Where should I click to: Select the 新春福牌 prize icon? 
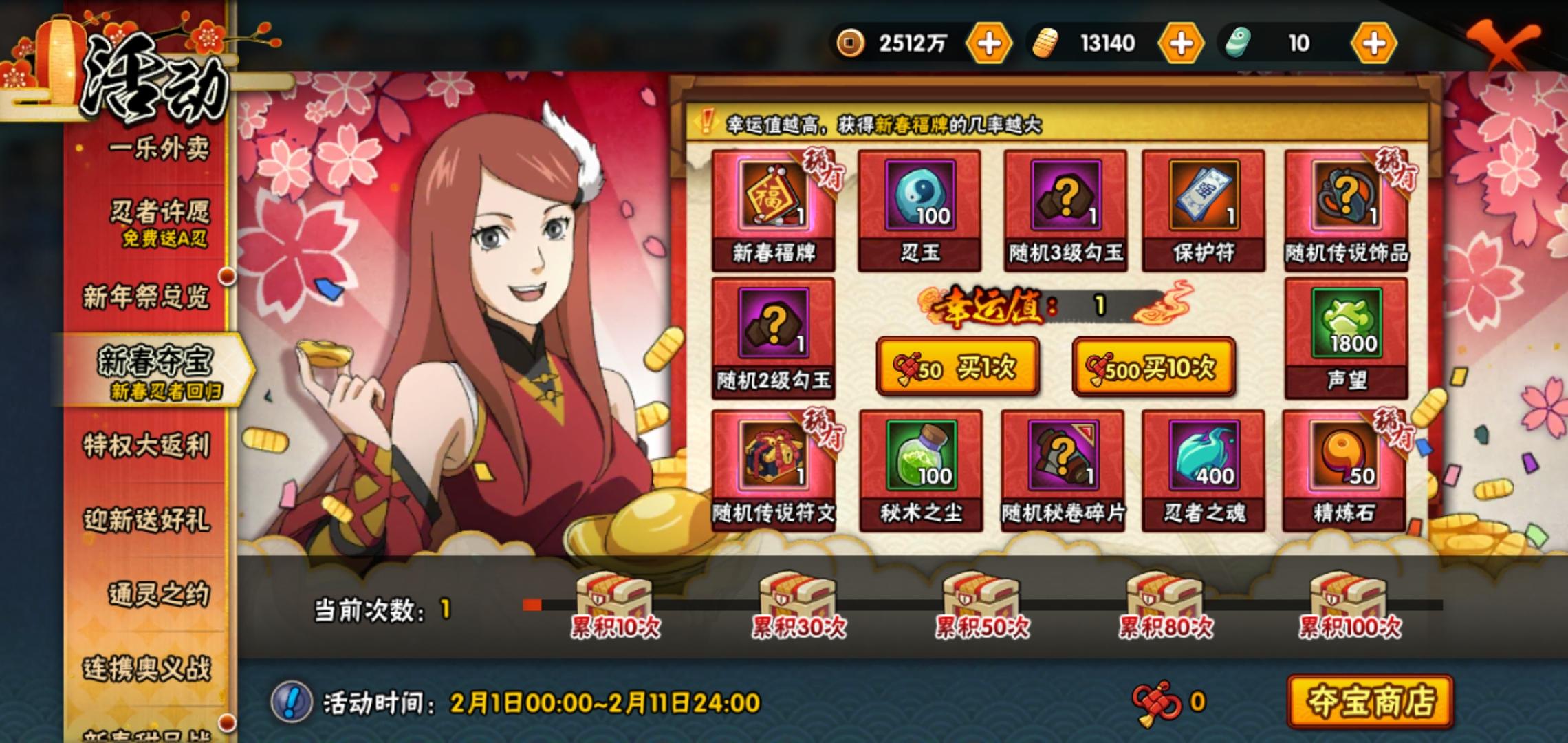point(774,203)
